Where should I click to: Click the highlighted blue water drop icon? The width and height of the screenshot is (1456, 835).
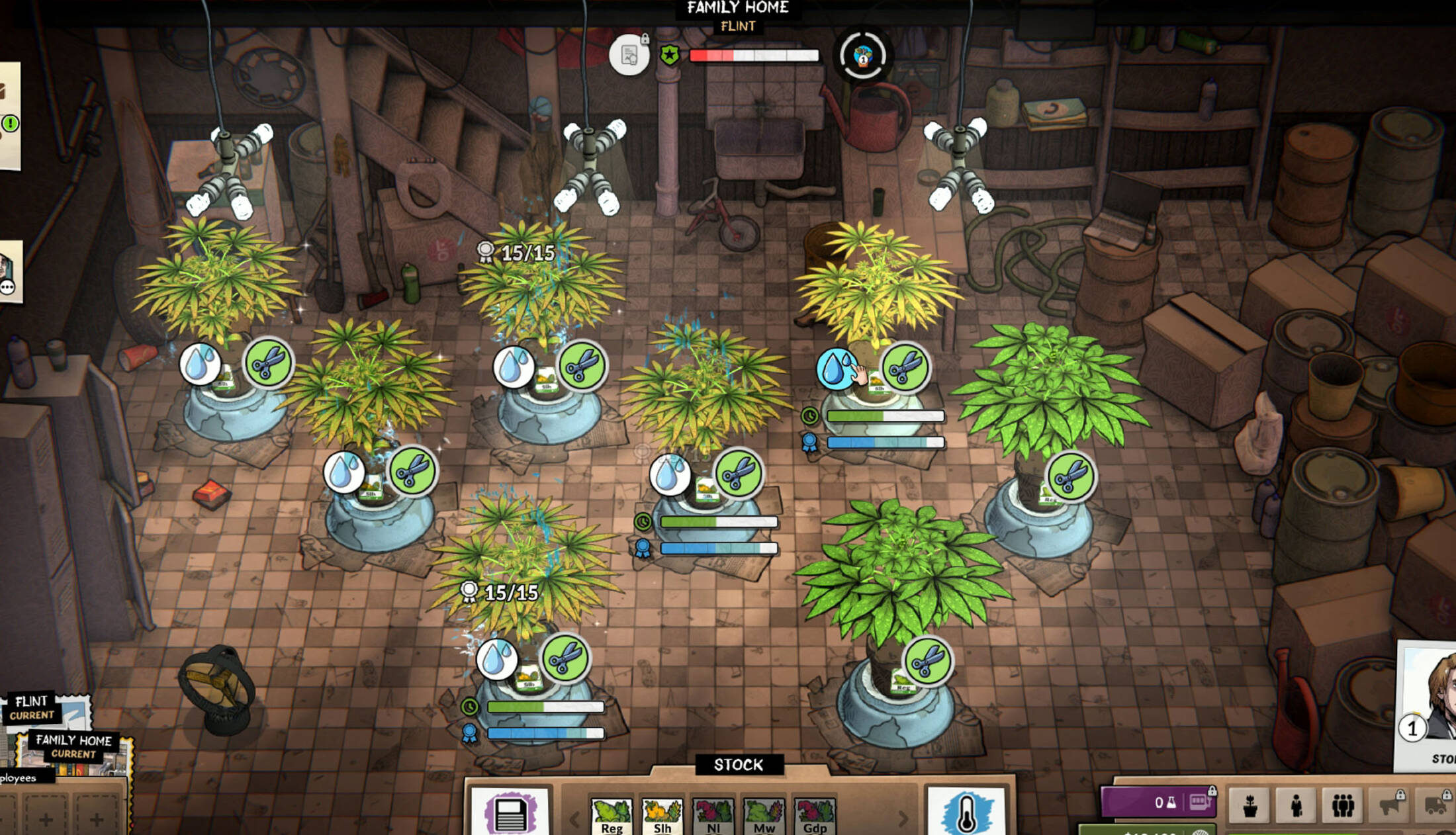[x=836, y=368]
